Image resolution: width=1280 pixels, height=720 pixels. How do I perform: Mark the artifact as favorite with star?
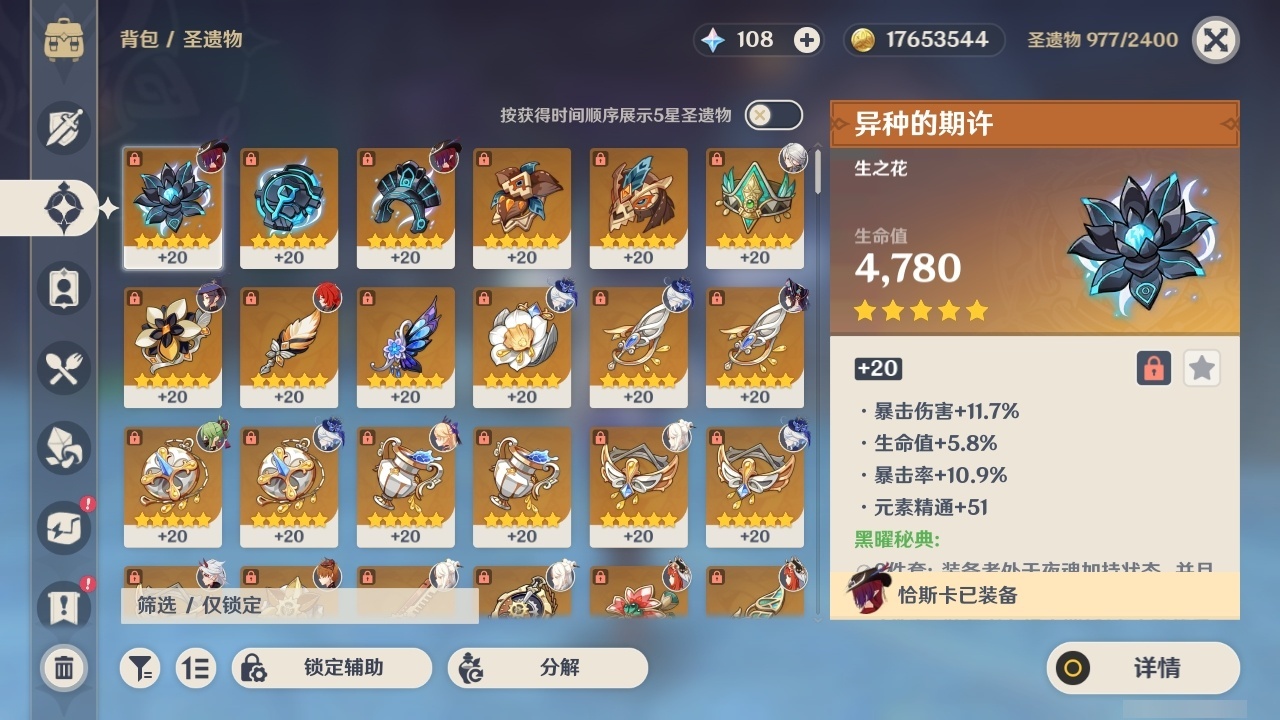point(1202,368)
